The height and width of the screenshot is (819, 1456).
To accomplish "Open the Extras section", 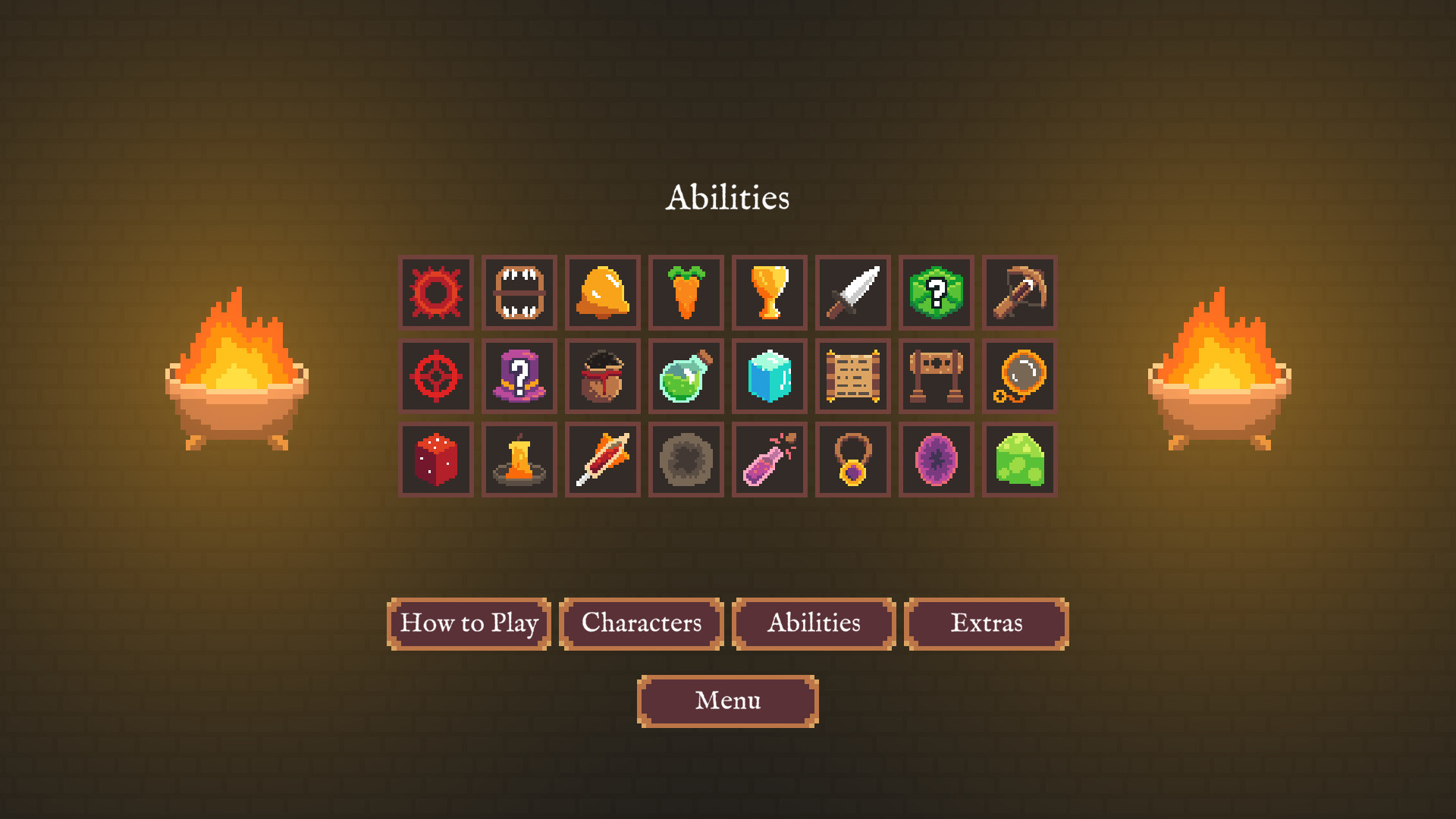I will click(987, 623).
